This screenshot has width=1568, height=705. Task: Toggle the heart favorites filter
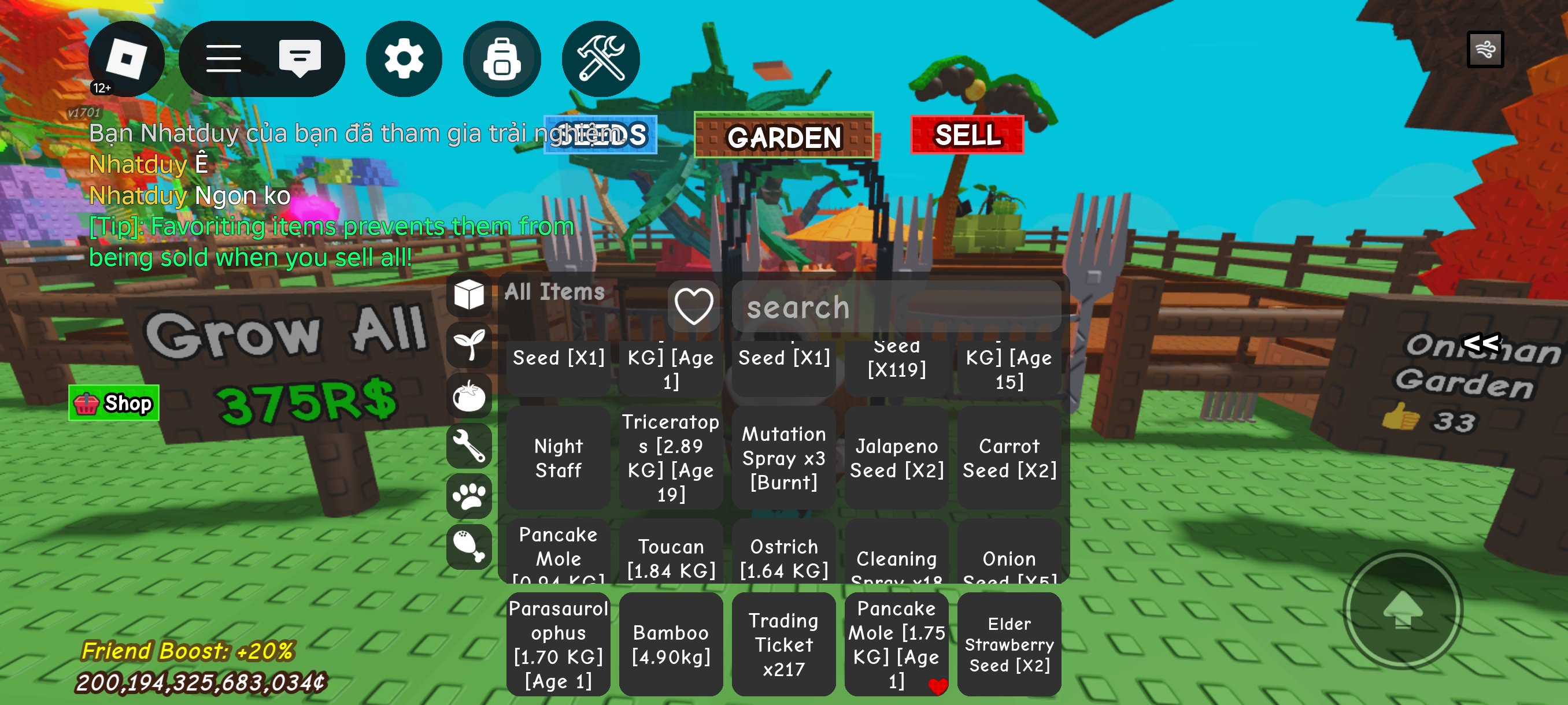[x=693, y=306]
